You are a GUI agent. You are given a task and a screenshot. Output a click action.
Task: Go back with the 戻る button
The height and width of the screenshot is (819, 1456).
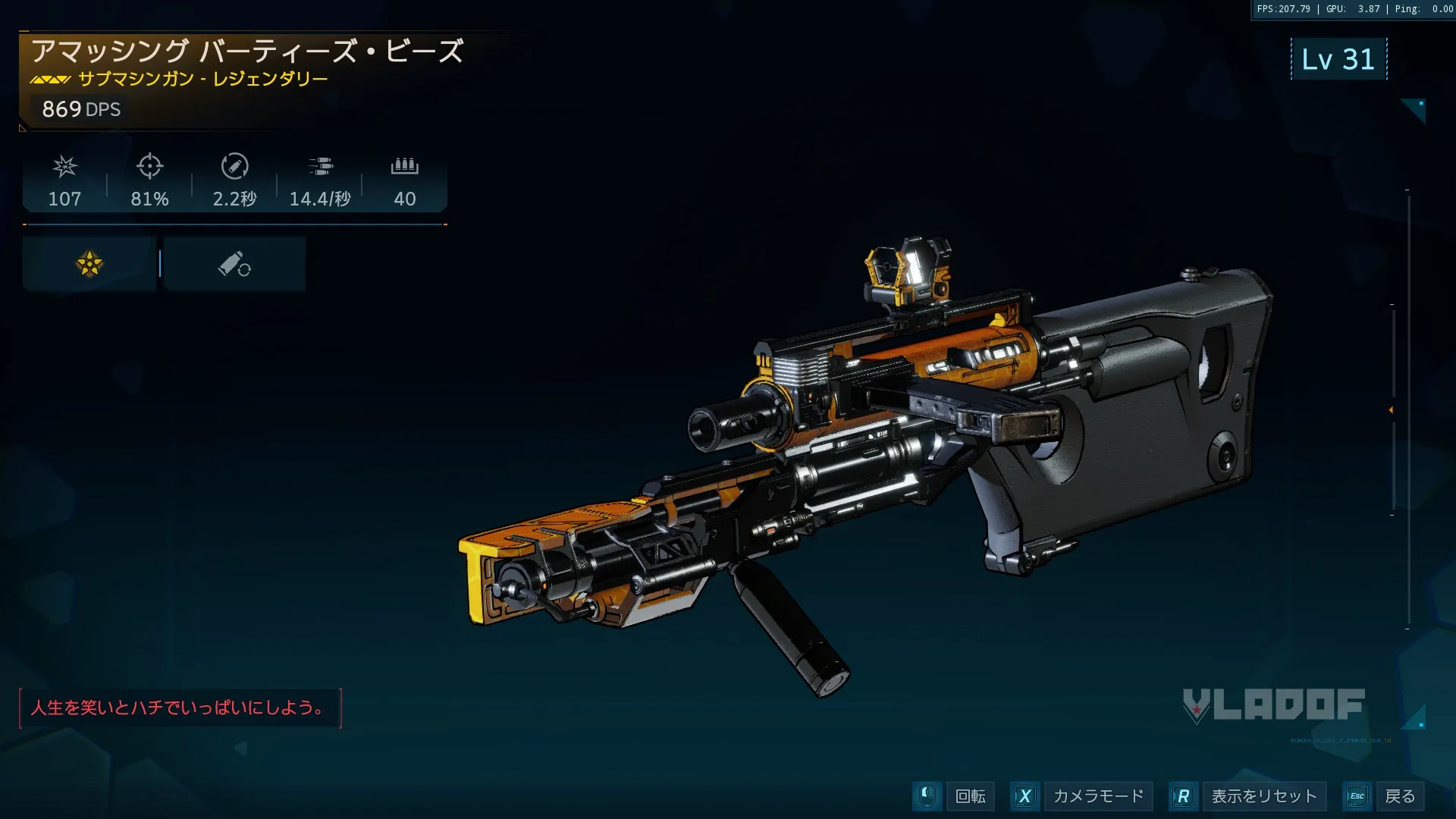(x=1399, y=796)
